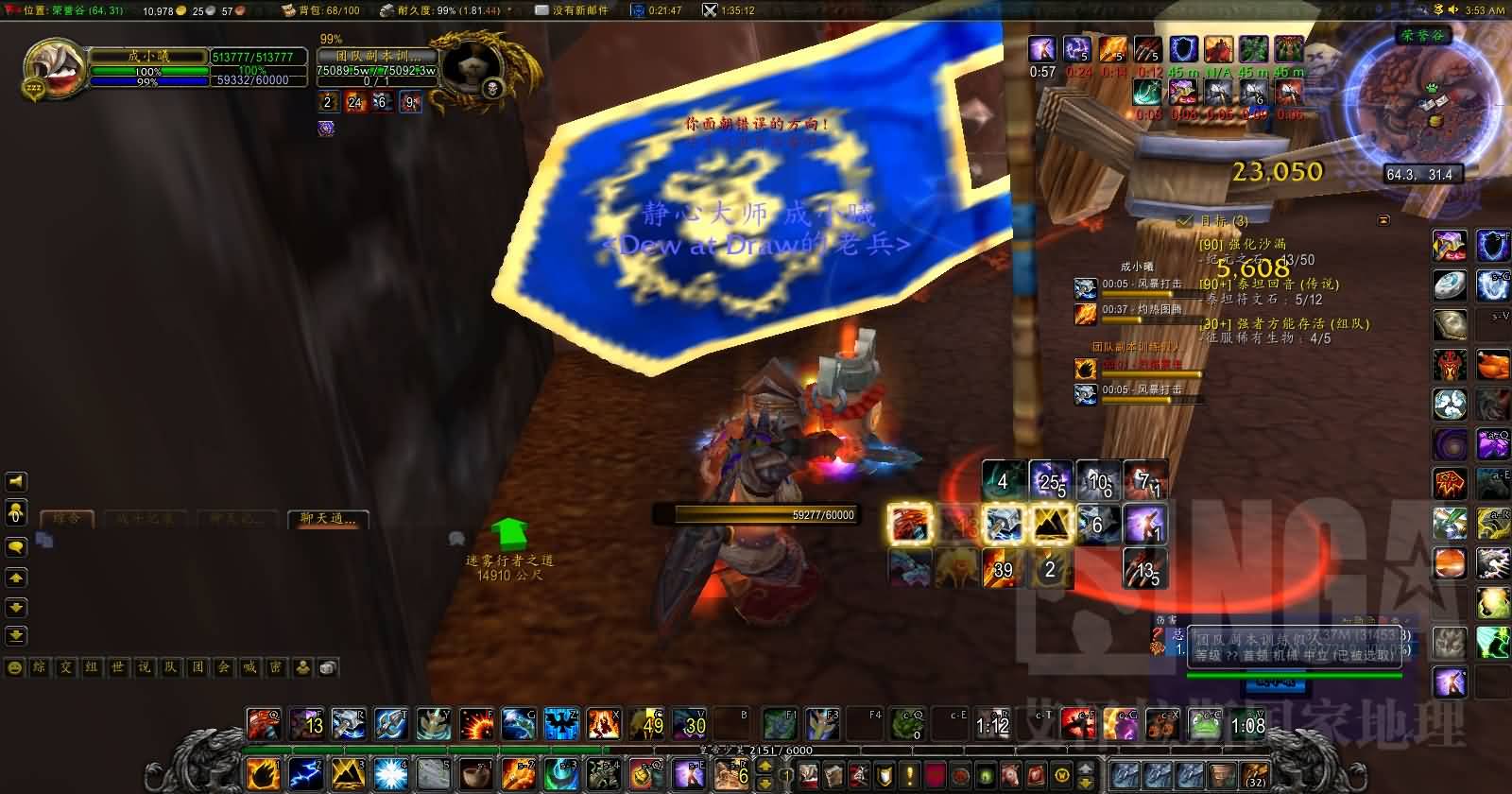Click the dice roll button
The height and width of the screenshot is (794, 1512).
(x=328, y=667)
